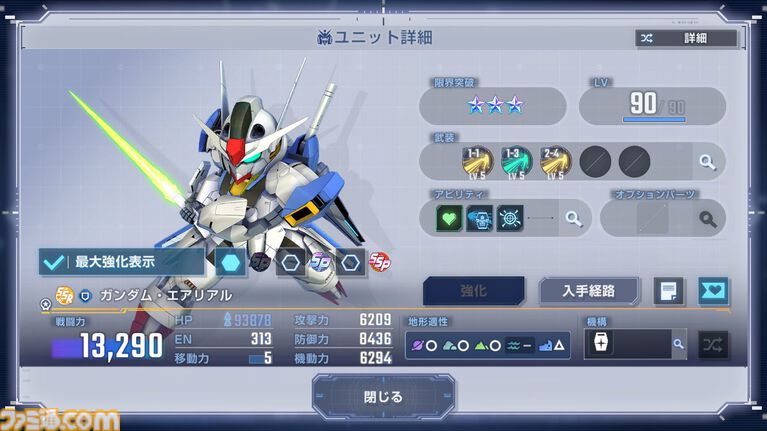Open the オプションパーツ magnifier

click(x=707, y=217)
